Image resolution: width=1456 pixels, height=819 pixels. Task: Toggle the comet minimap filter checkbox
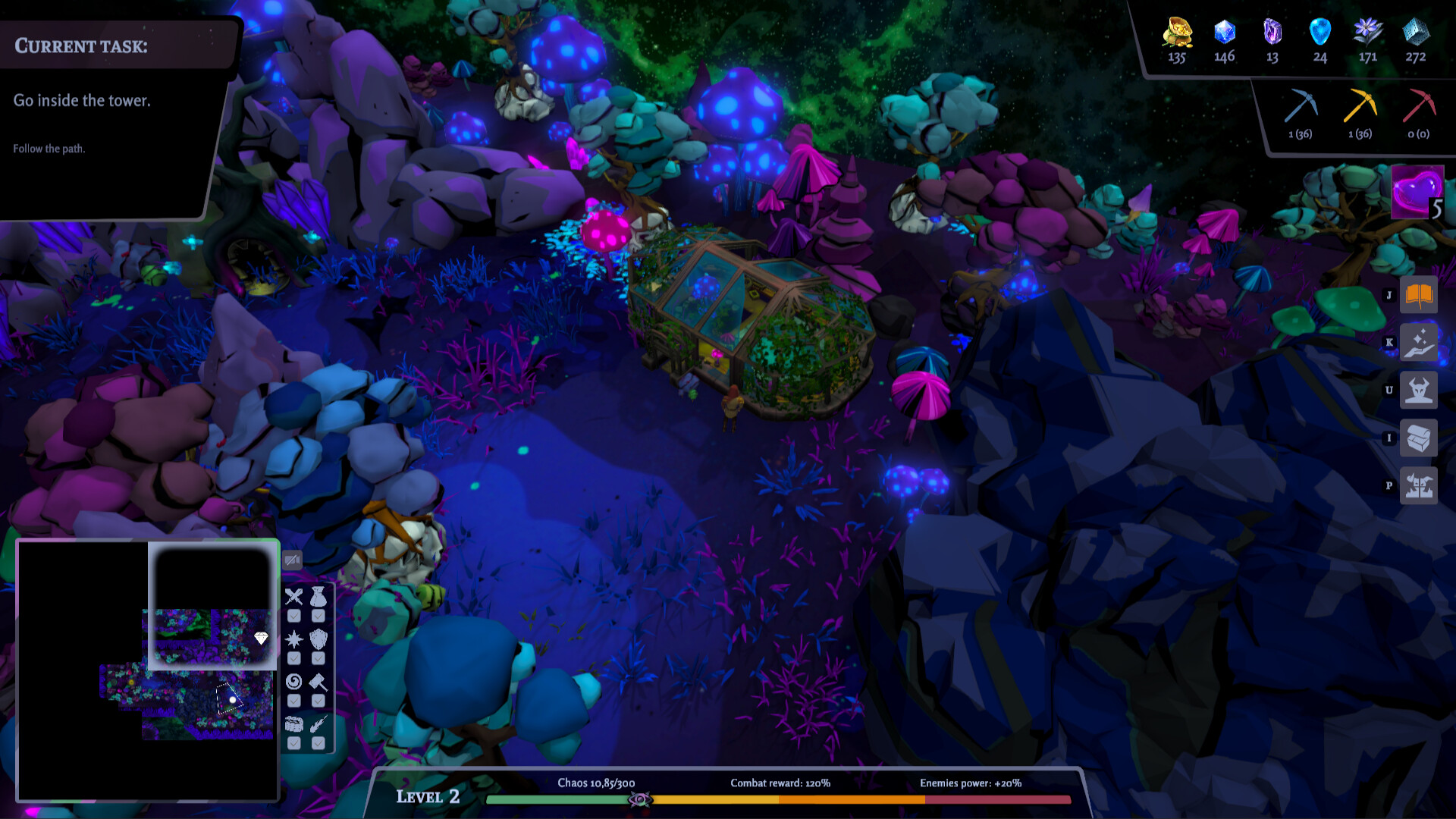318,743
